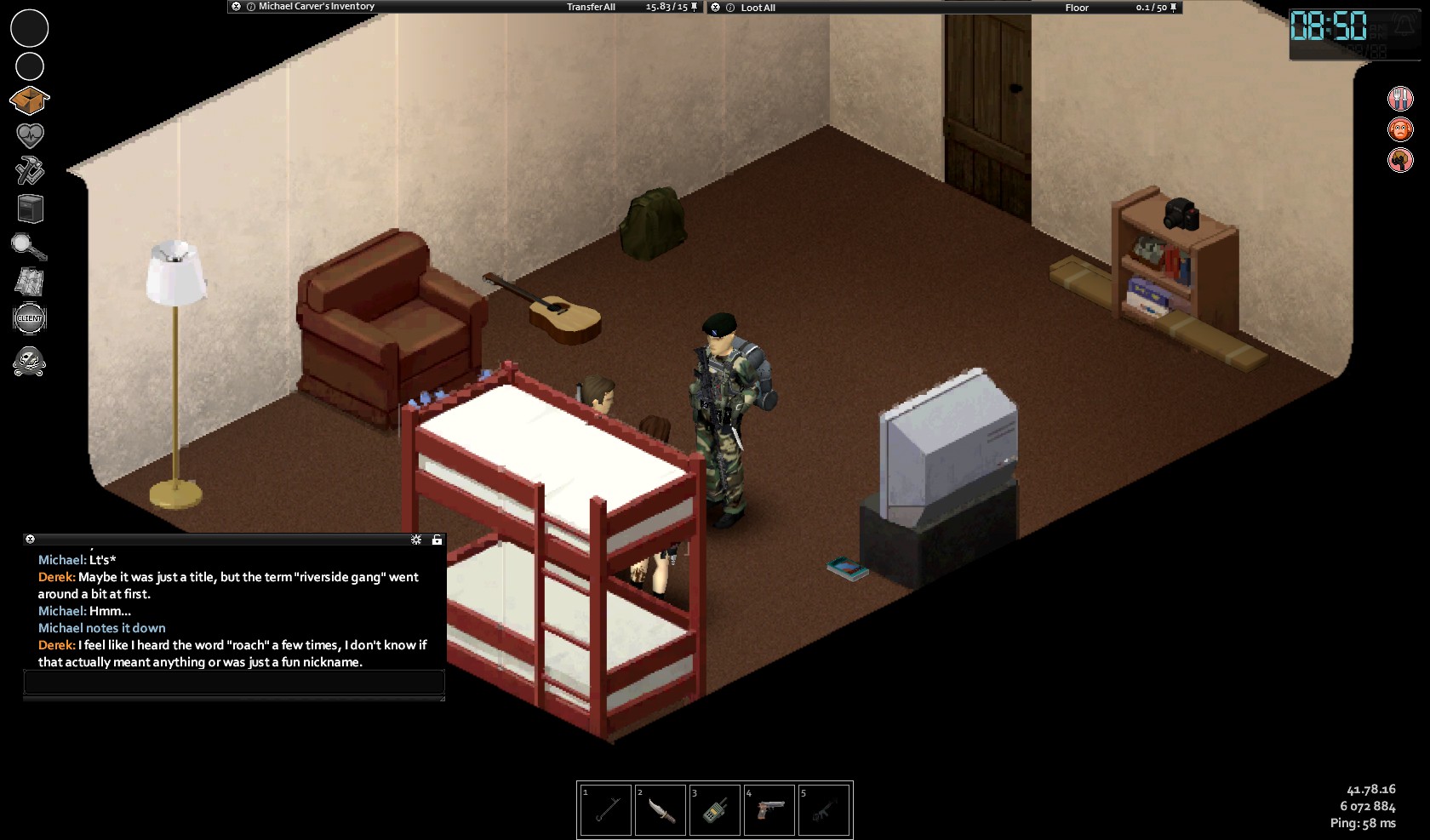Open chat settings gear
1430x840 pixels.
pos(416,540)
